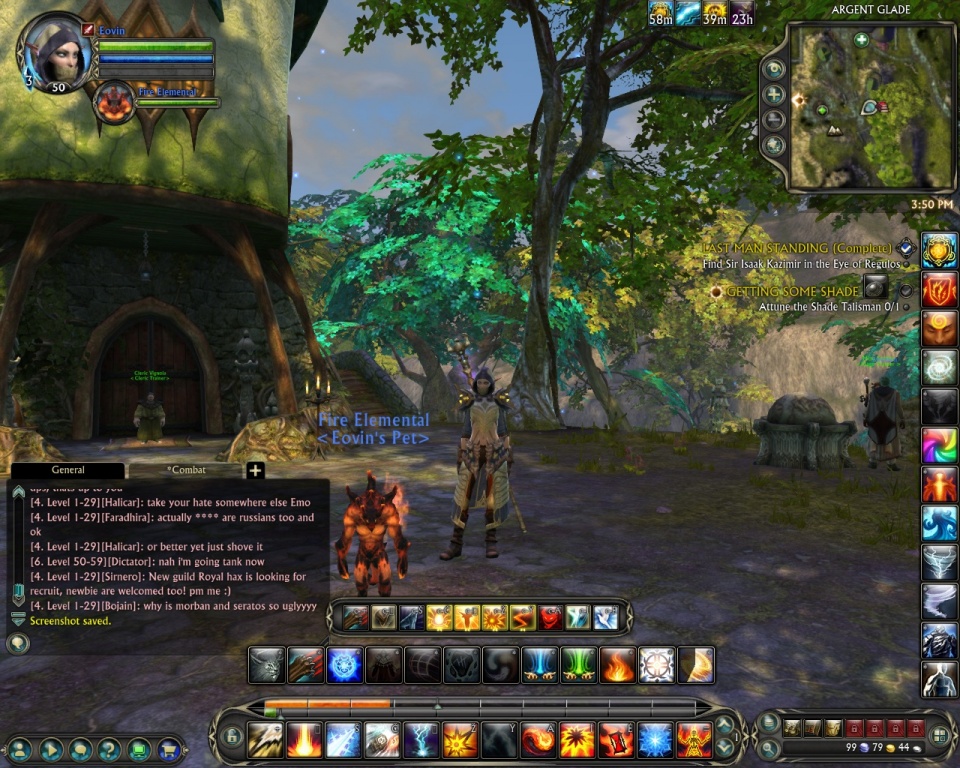Activate the blue orb ability on center bar
The image size is (960, 768).
click(x=345, y=664)
